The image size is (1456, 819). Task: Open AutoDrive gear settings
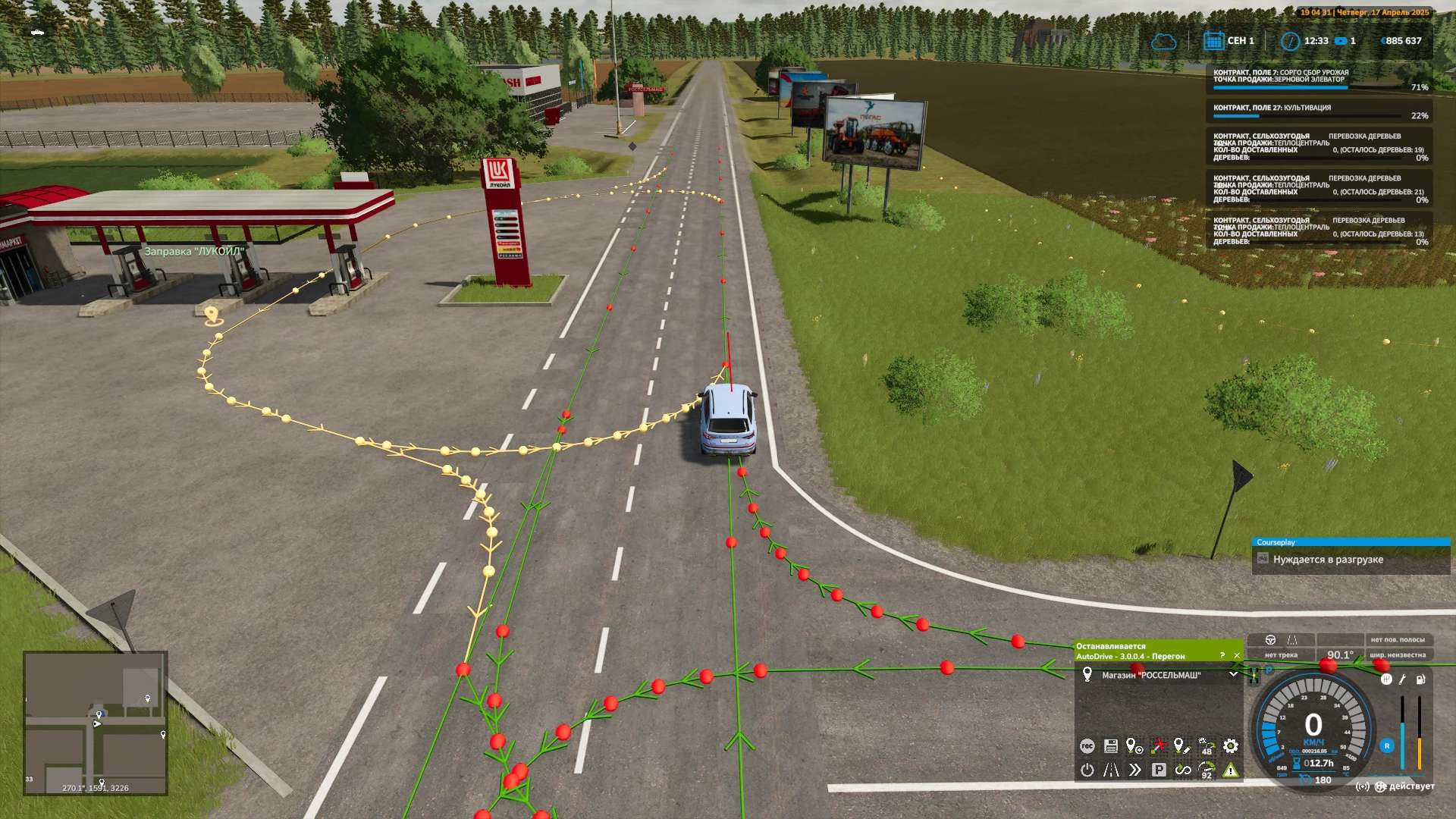1230,746
